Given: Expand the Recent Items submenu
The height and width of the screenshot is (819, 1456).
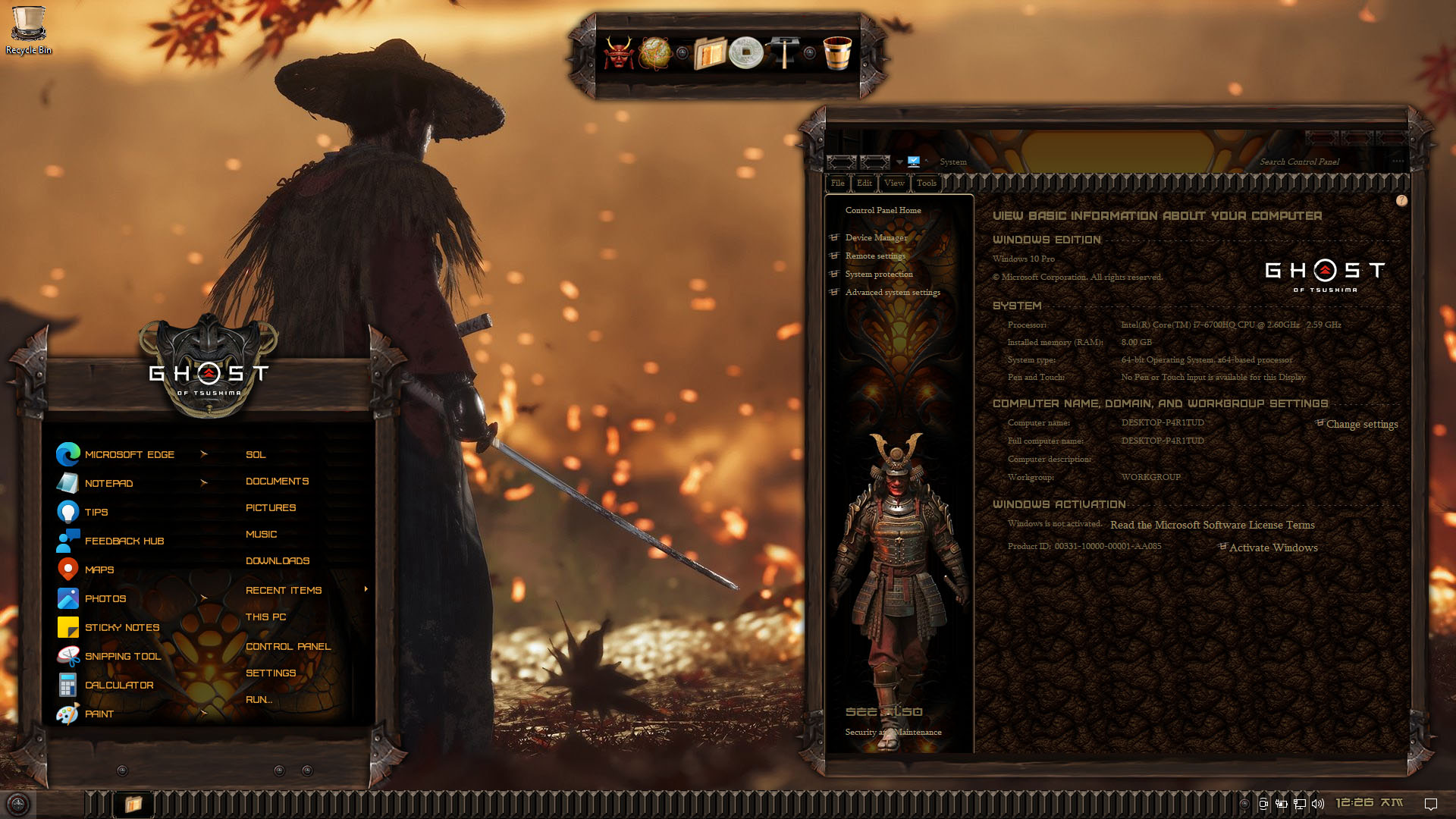Looking at the screenshot, I should pos(284,590).
